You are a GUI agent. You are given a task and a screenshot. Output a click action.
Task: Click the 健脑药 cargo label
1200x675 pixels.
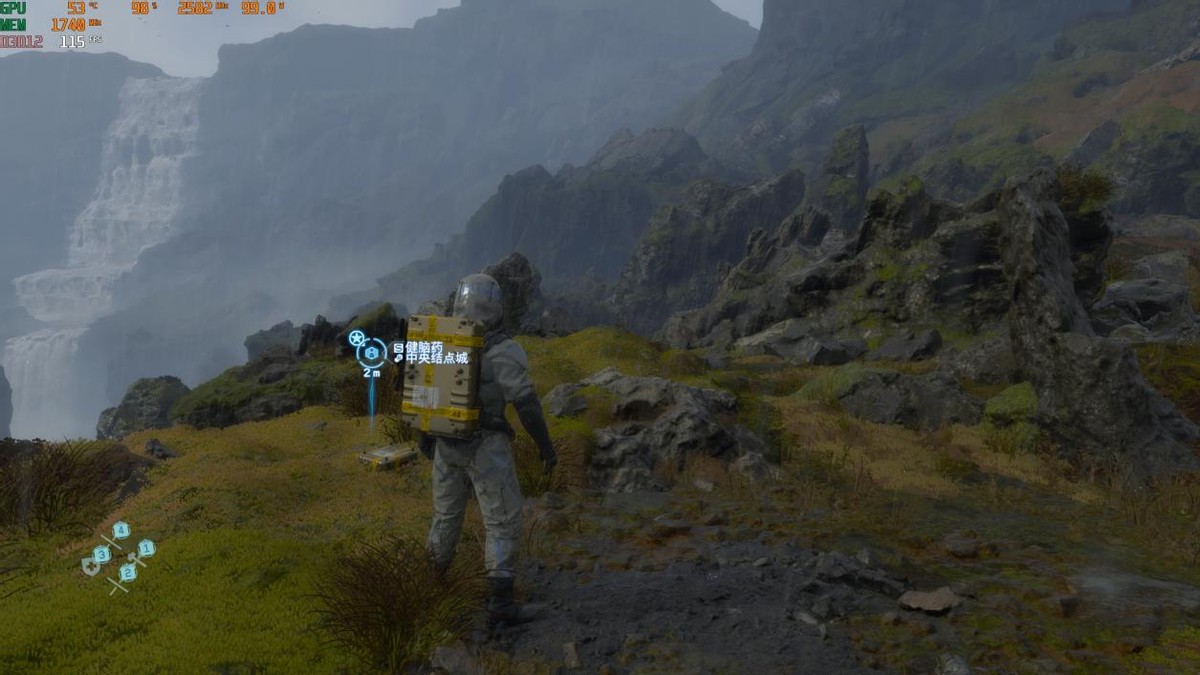point(423,346)
